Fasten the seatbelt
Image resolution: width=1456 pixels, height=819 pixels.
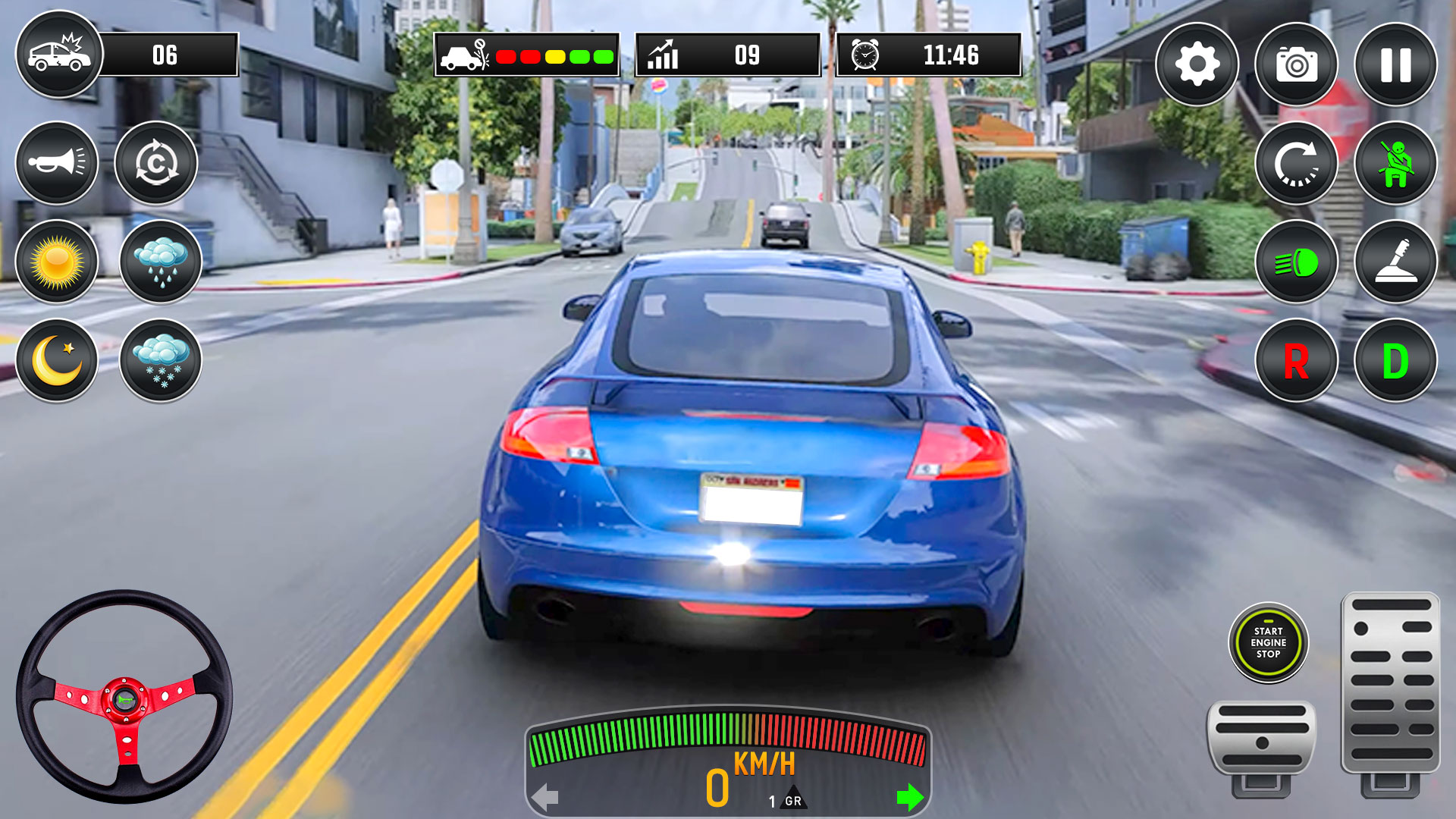click(x=1395, y=163)
